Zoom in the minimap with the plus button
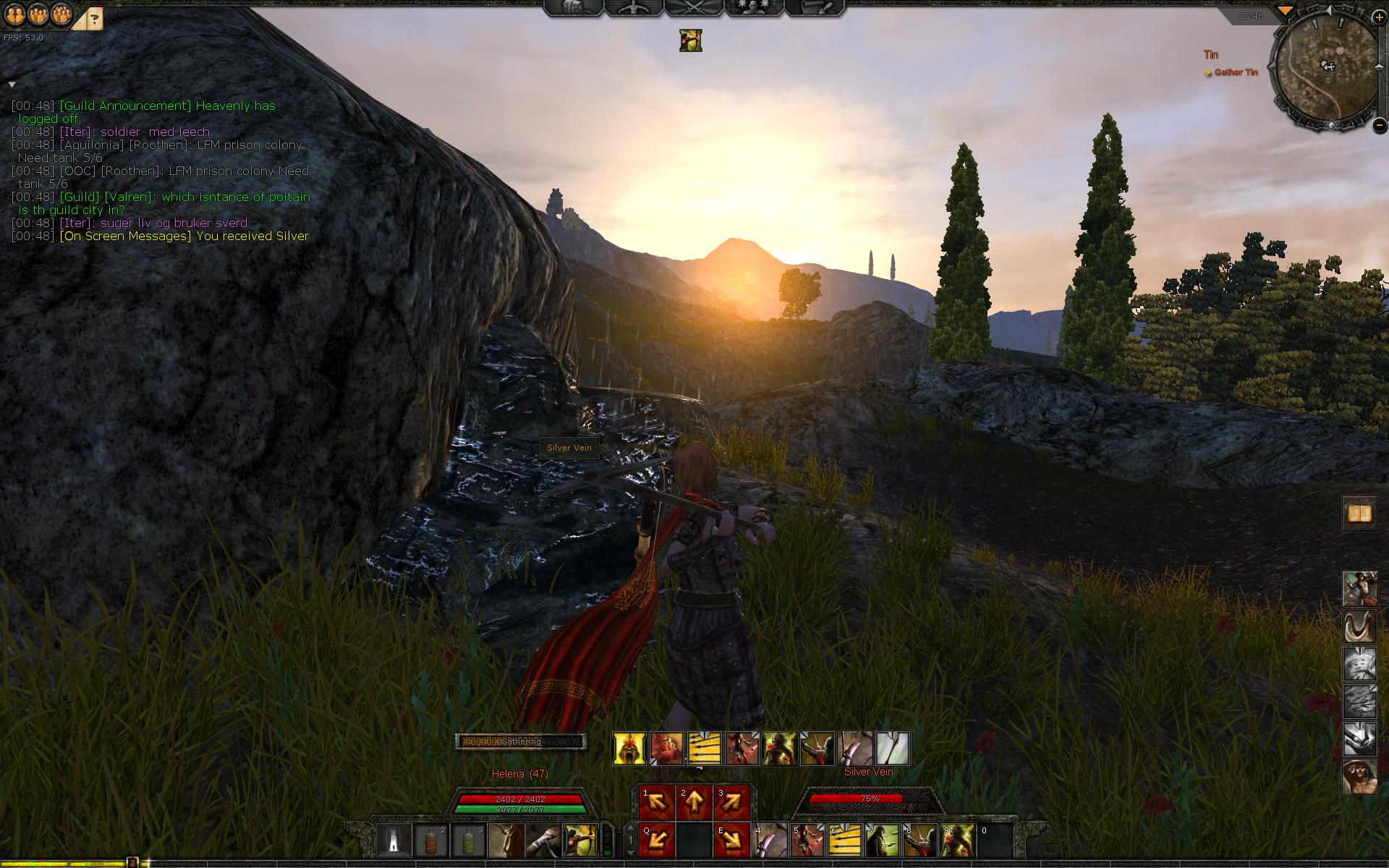The width and height of the screenshot is (1389, 868). 1378,17
